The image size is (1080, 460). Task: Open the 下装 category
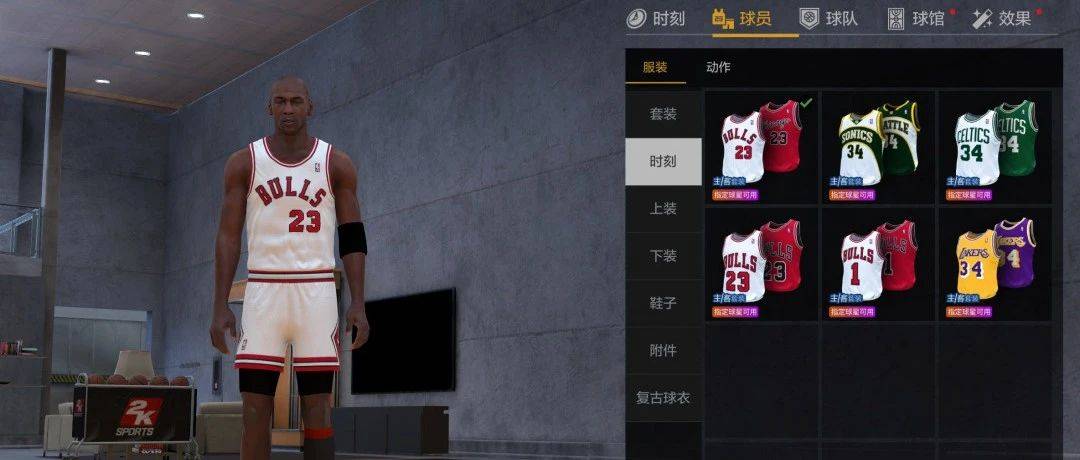(663, 256)
